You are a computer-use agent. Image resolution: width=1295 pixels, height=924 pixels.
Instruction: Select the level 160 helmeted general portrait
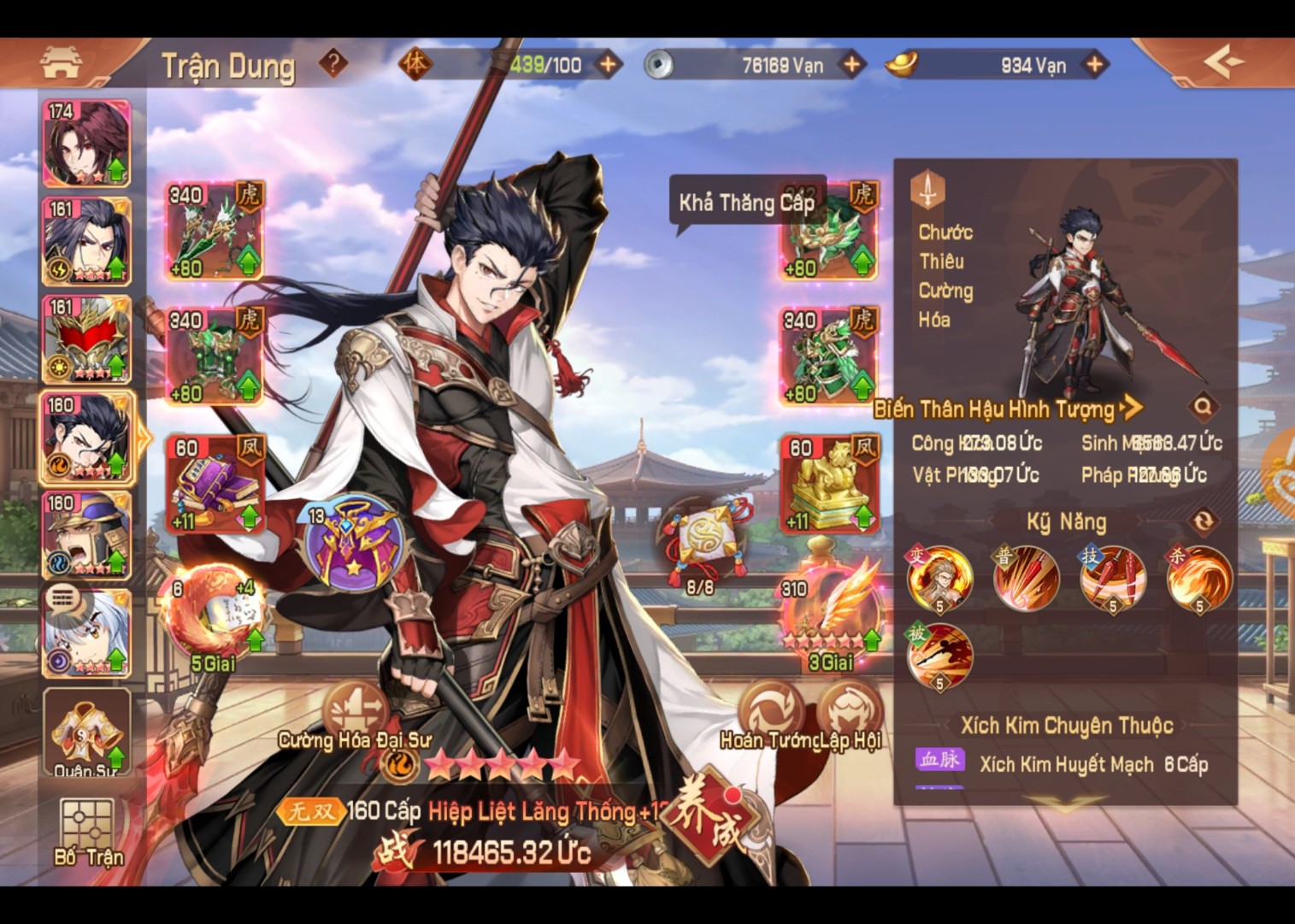[86, 534]
